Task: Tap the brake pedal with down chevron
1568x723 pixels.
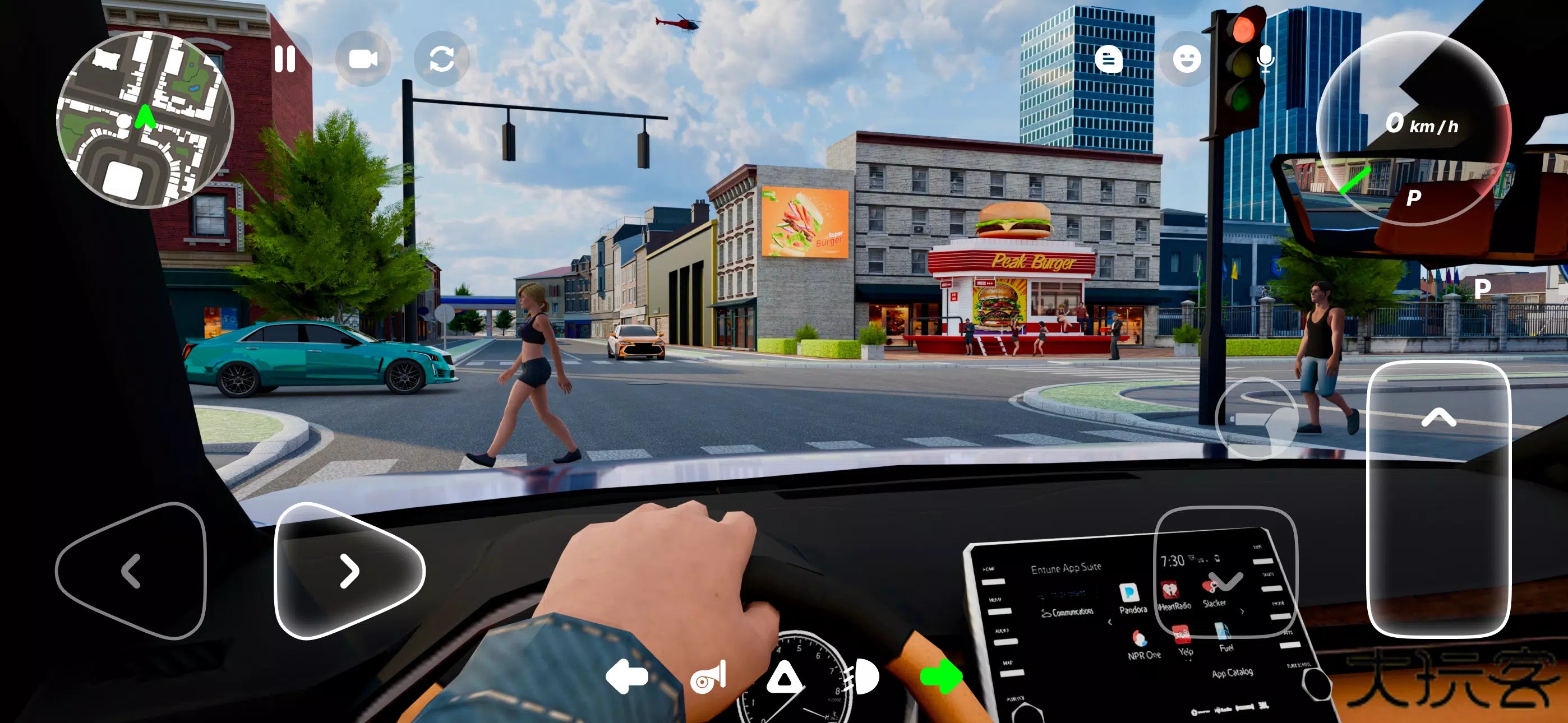Action: [x=1225, y=572]
